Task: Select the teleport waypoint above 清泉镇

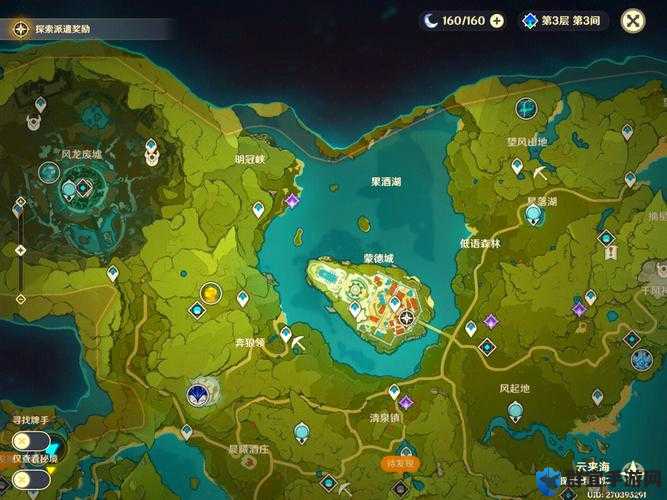Action: (x=394, y=391)
